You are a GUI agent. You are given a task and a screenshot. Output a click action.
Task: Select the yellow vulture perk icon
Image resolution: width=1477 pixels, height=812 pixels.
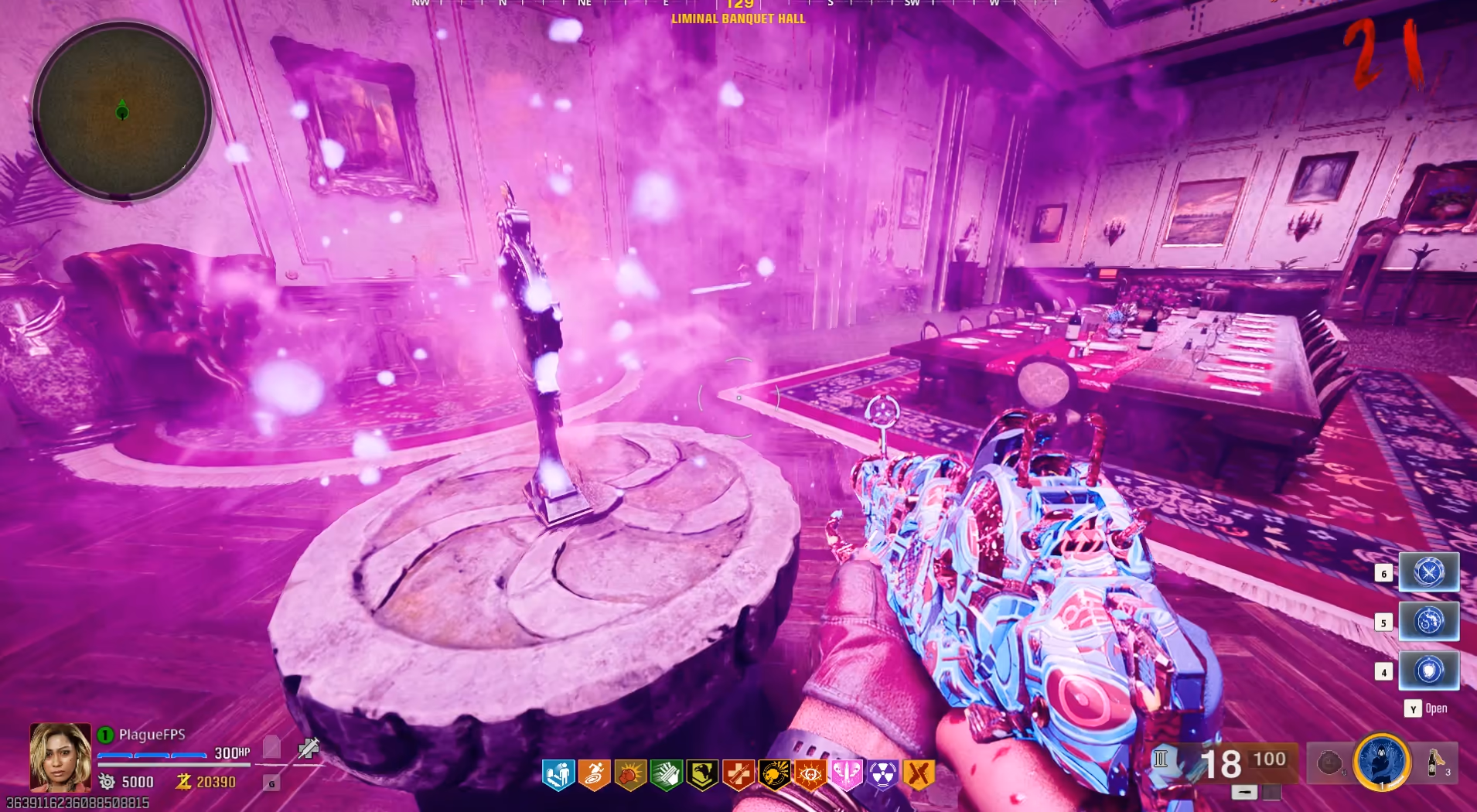[702, 774]
